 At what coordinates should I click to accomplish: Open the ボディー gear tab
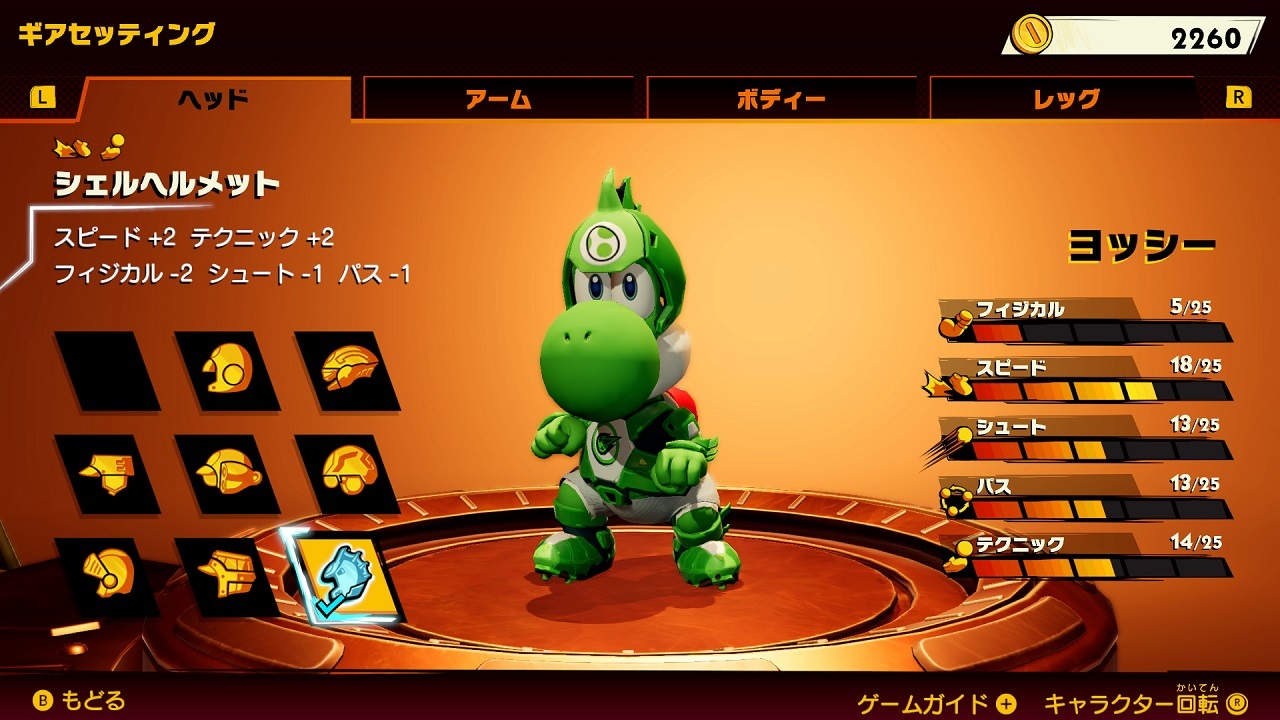(x=778, y=97)
